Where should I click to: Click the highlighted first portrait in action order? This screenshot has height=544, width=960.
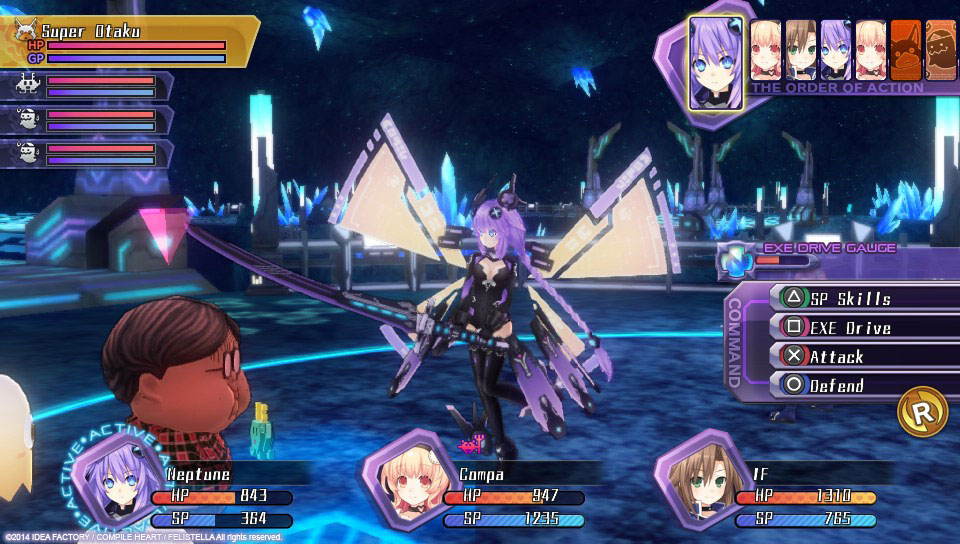coord(716,62)
